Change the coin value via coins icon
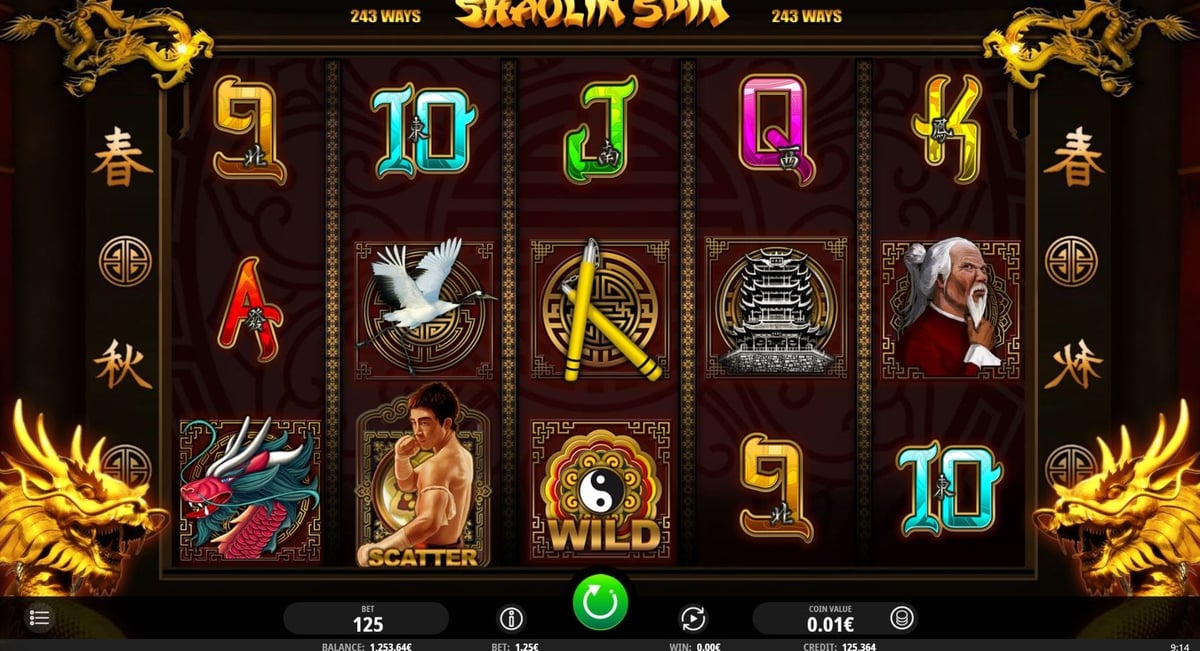 tap(901, 619)
